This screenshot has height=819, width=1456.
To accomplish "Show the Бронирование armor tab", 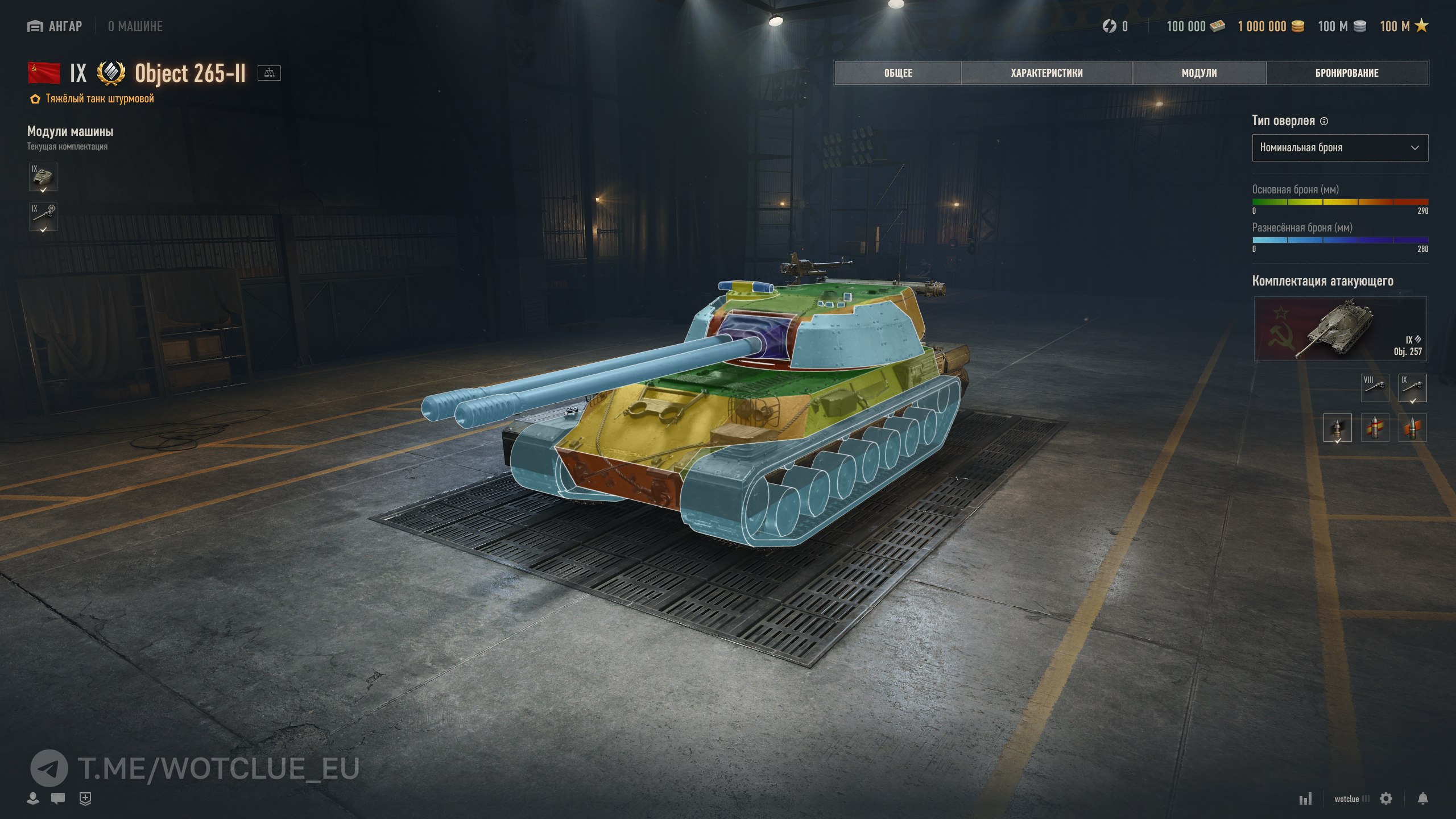I will coord(1346,73).
